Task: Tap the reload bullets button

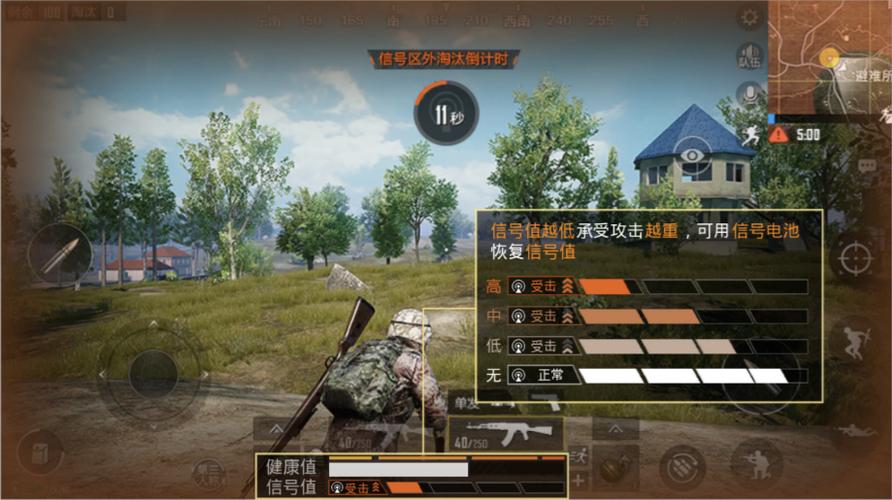Action: [x=682, y=465]
